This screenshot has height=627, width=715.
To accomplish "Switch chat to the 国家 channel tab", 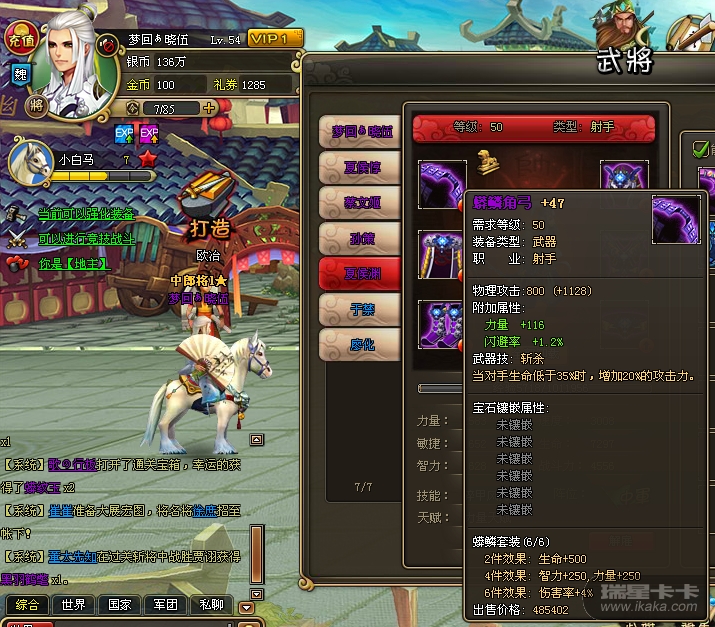I will tap(119, 605).
